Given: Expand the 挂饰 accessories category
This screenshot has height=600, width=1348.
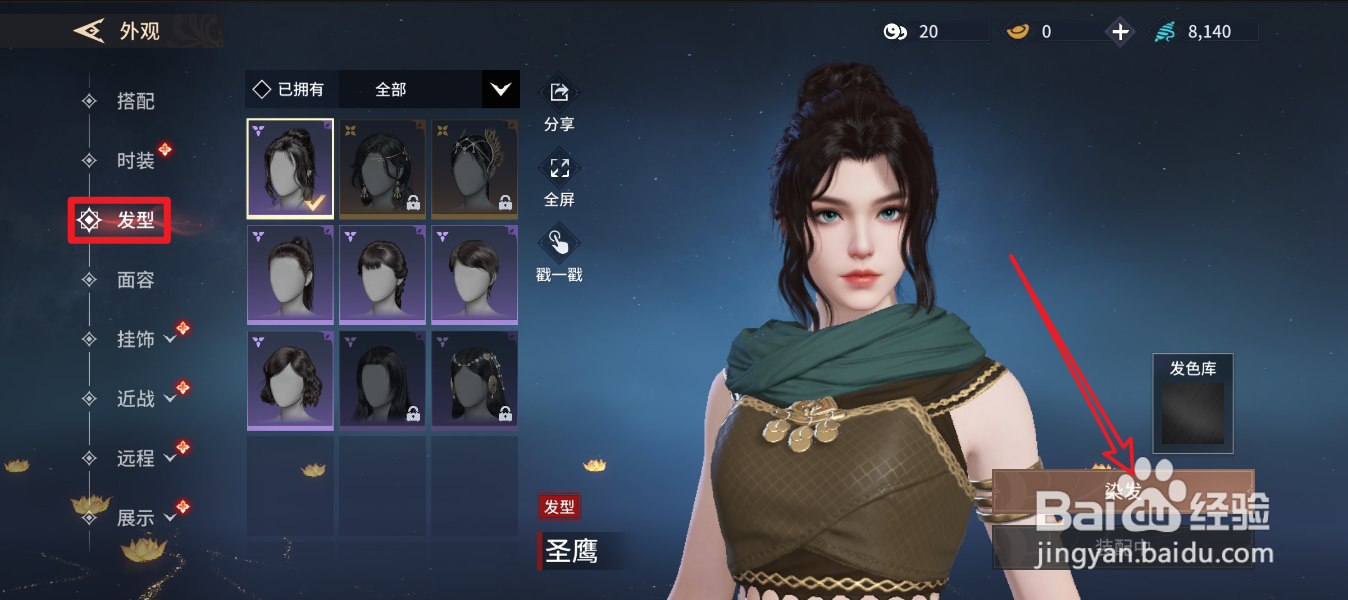Looking at the screenshot, I should pyautogui.click(x=145, y=340).
